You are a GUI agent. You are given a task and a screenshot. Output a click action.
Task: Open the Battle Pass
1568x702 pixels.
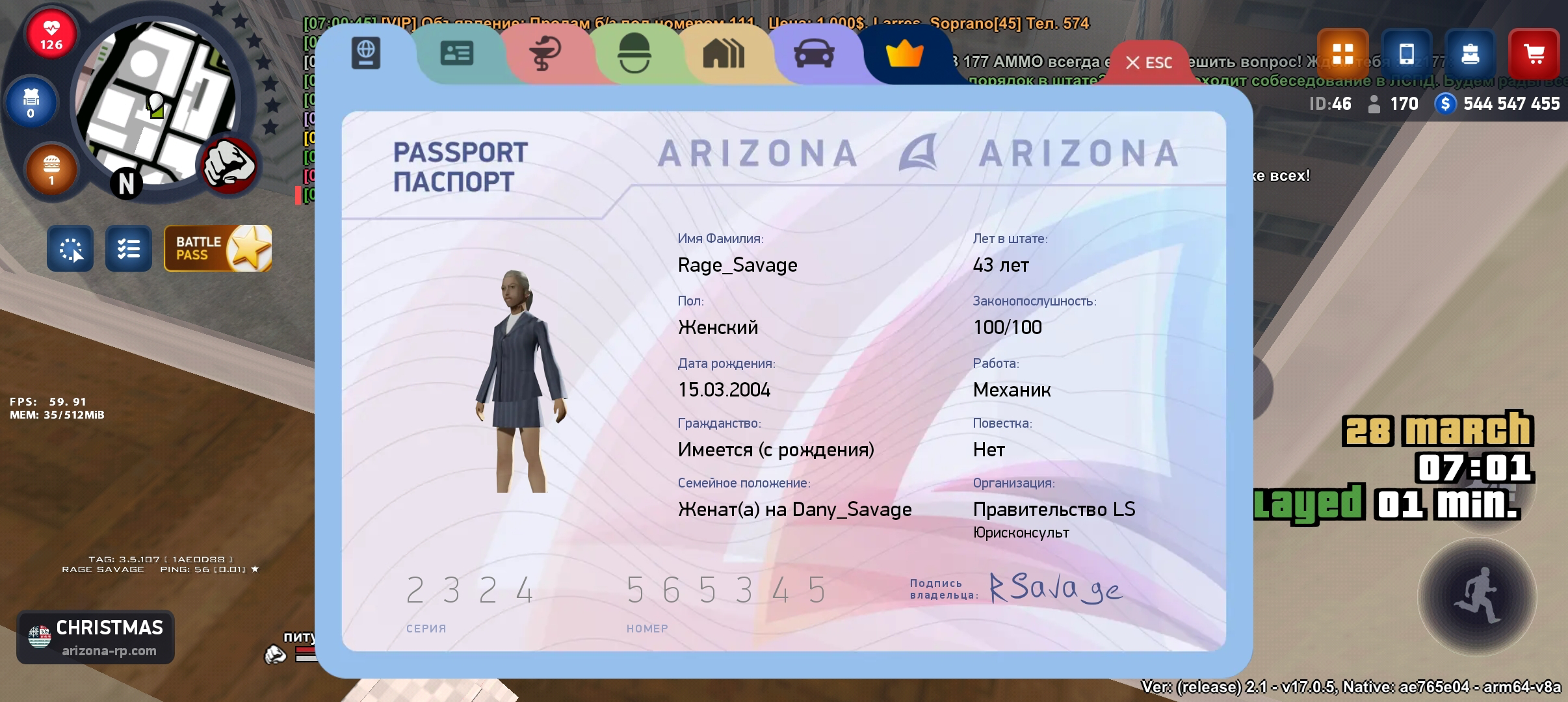tap(218, 248)
